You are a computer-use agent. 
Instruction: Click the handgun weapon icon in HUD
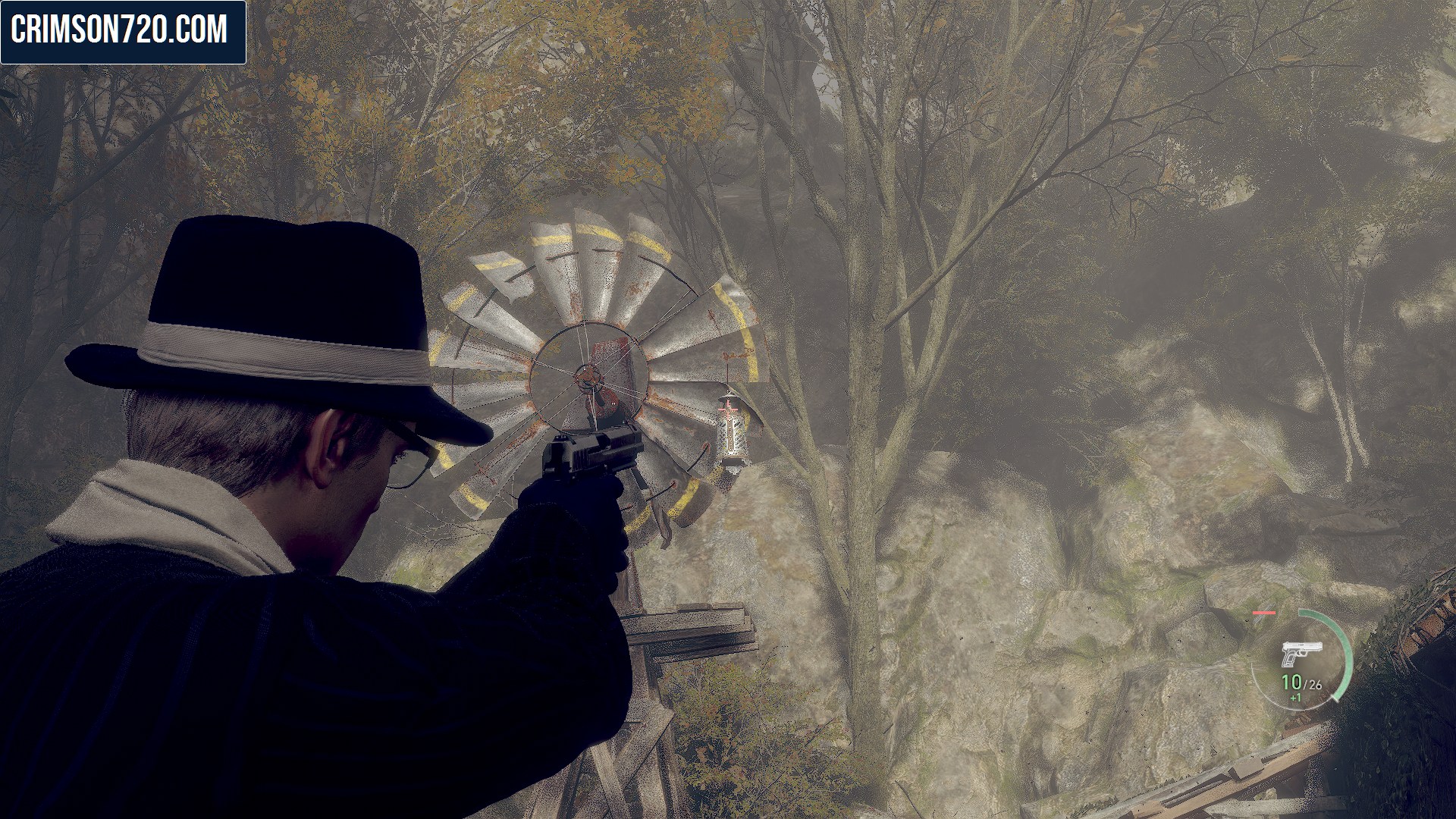coord(1301,653)
